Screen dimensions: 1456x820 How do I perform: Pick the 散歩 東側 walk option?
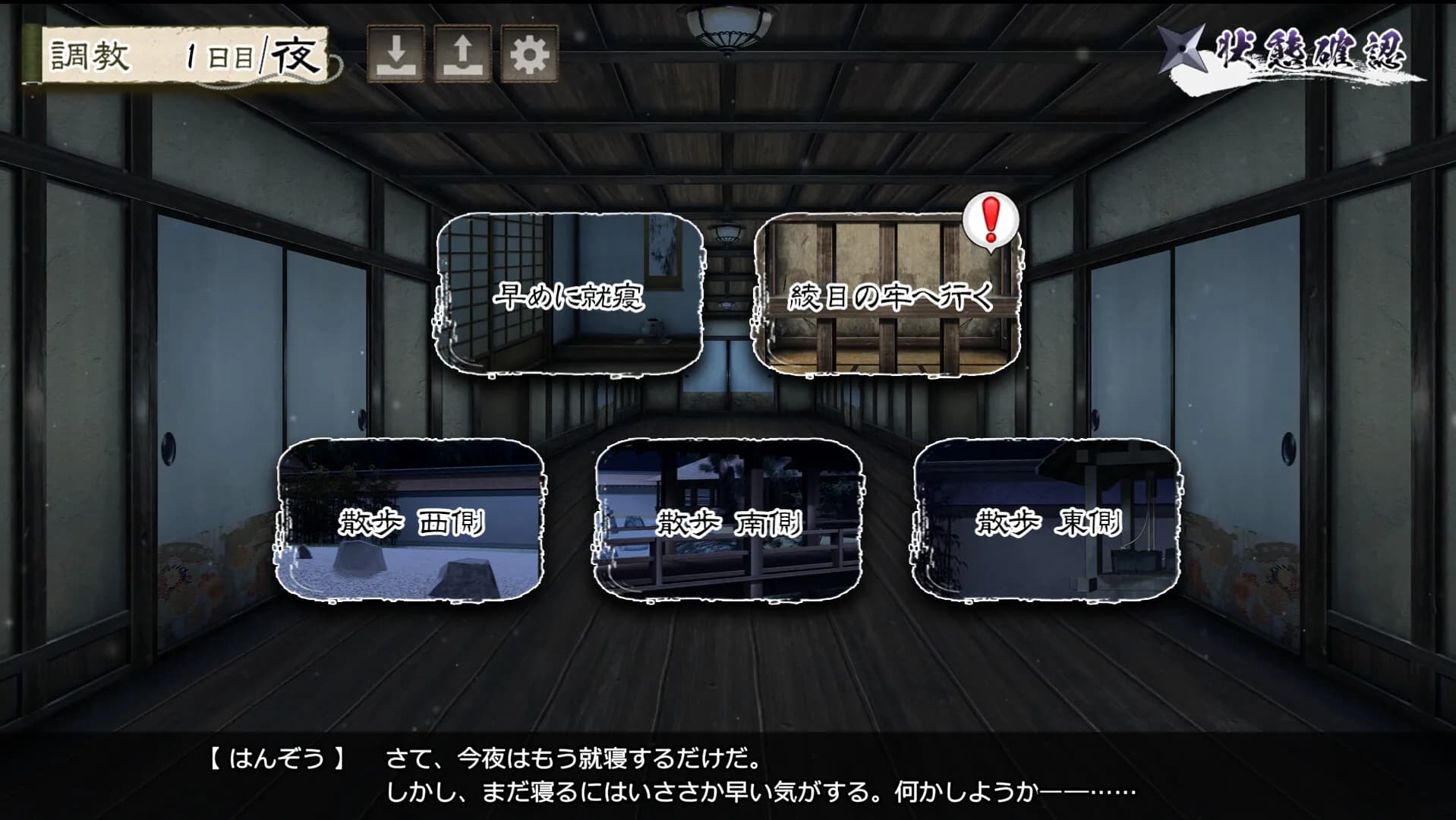click(x=1048, y=525)
